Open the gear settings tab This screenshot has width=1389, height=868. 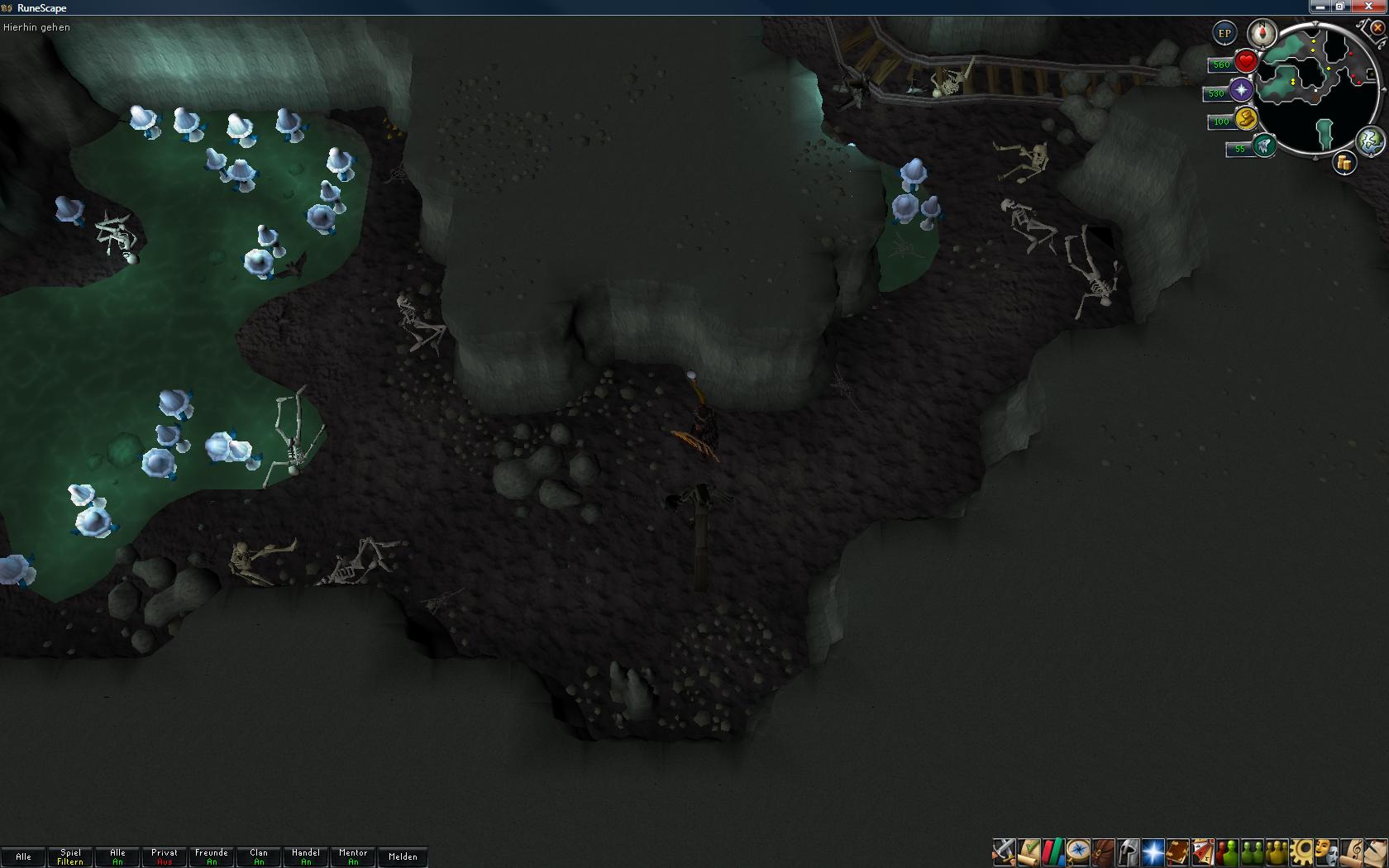pos(1301,851)
